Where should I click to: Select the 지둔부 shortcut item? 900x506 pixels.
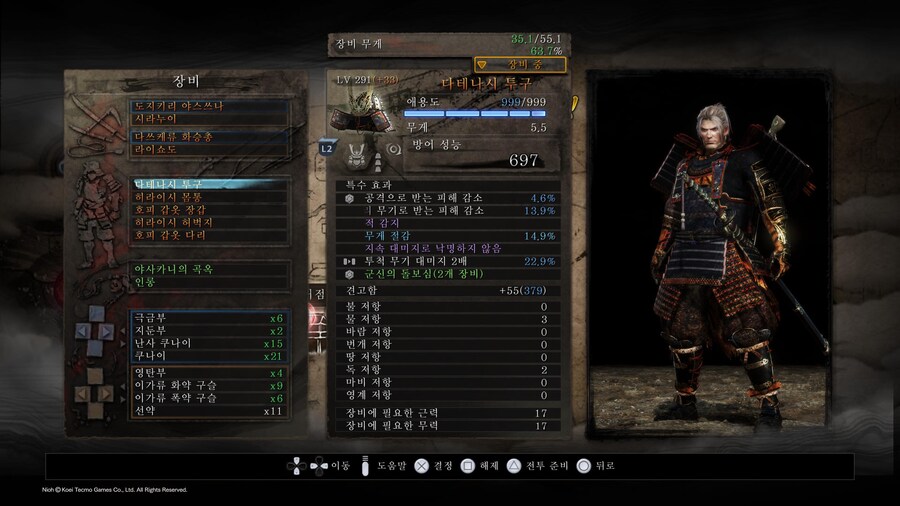point(209,330)
